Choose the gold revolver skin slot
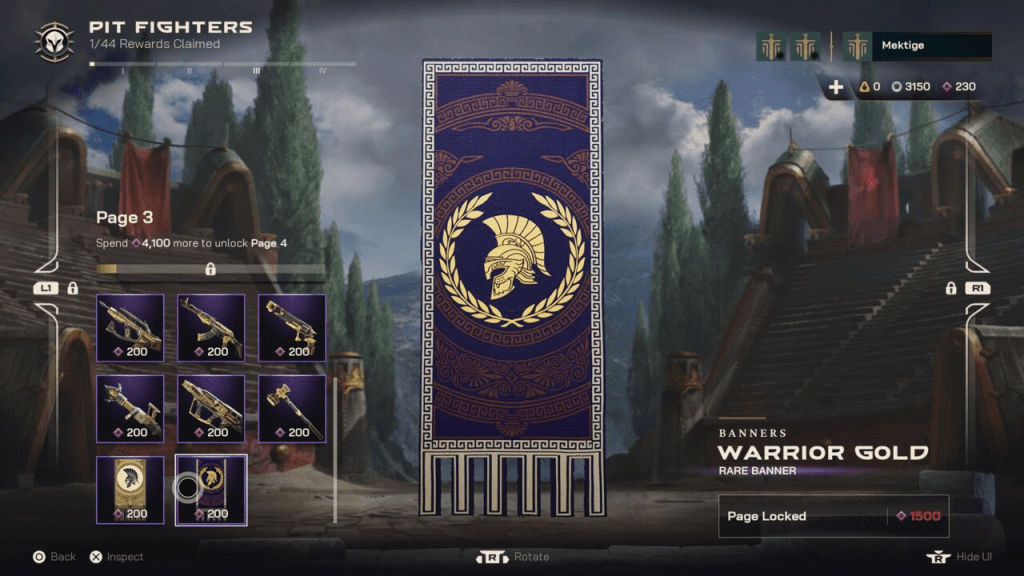The image size is (1024, 576). coord(292,328)
